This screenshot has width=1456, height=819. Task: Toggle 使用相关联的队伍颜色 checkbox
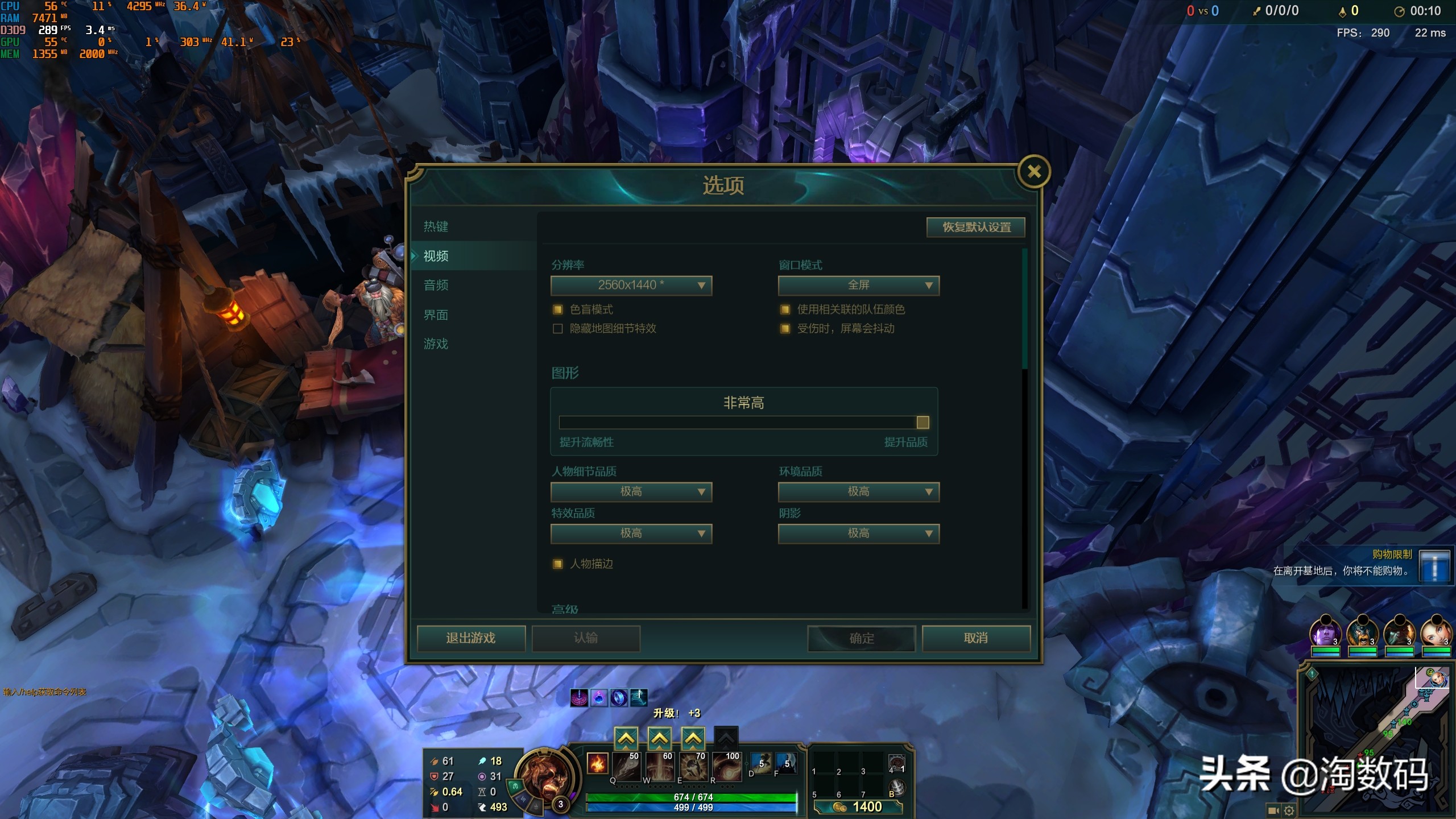click(x=785, y=310)
